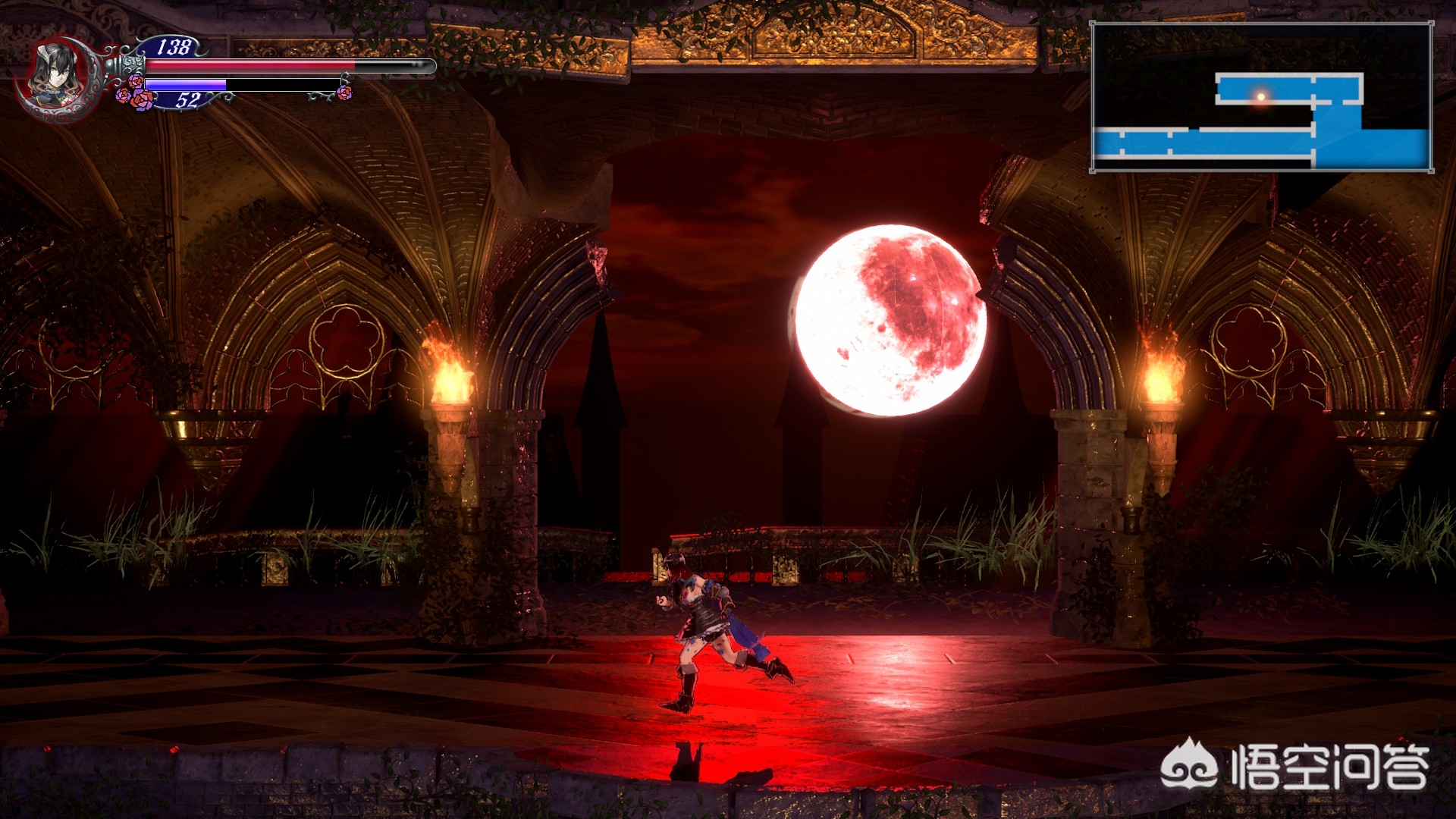1456x819 pixels.
Task: Open the castle minimap
Action: tap(1261, 97)
